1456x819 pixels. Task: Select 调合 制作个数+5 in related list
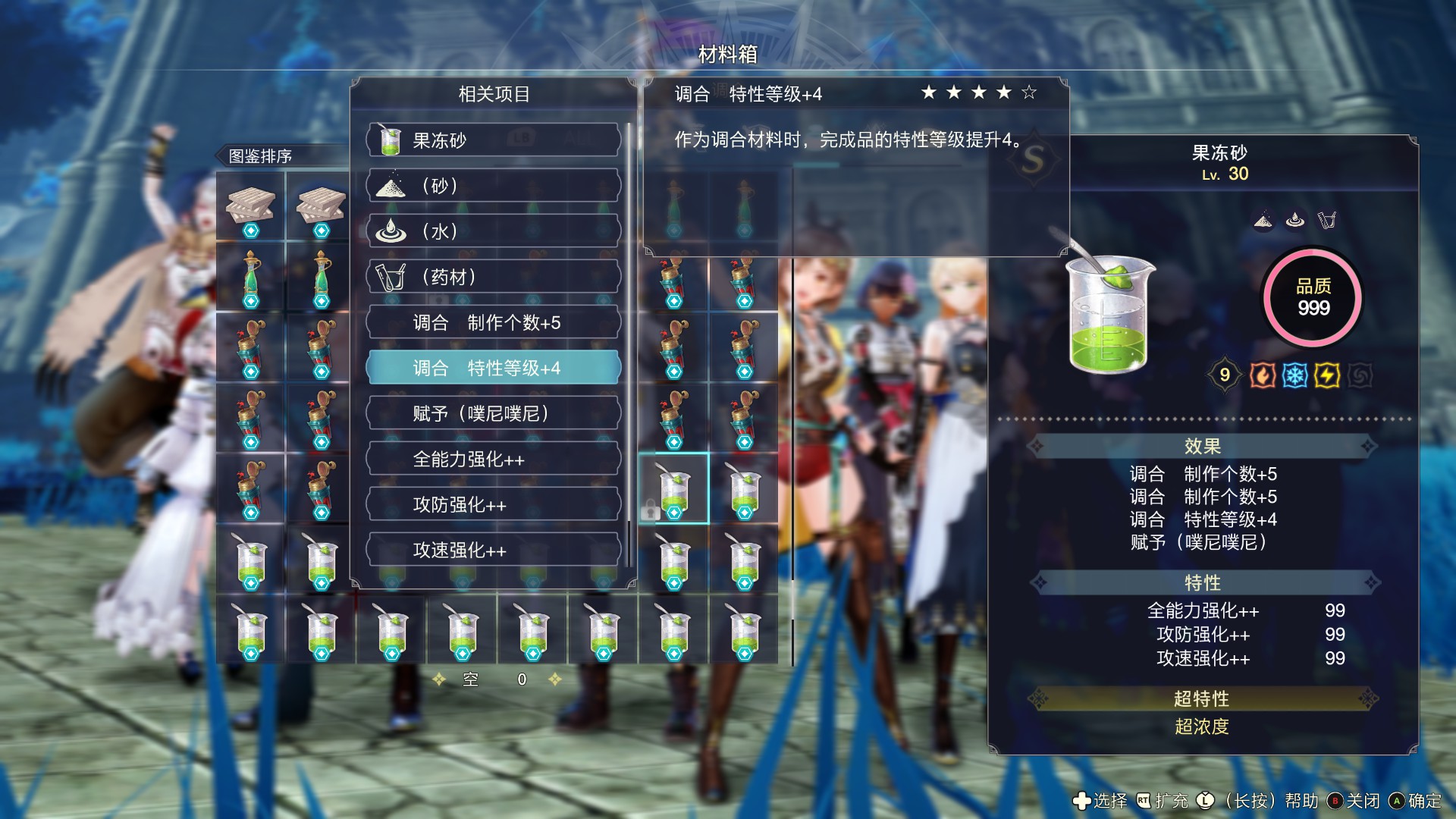point(494,322)
